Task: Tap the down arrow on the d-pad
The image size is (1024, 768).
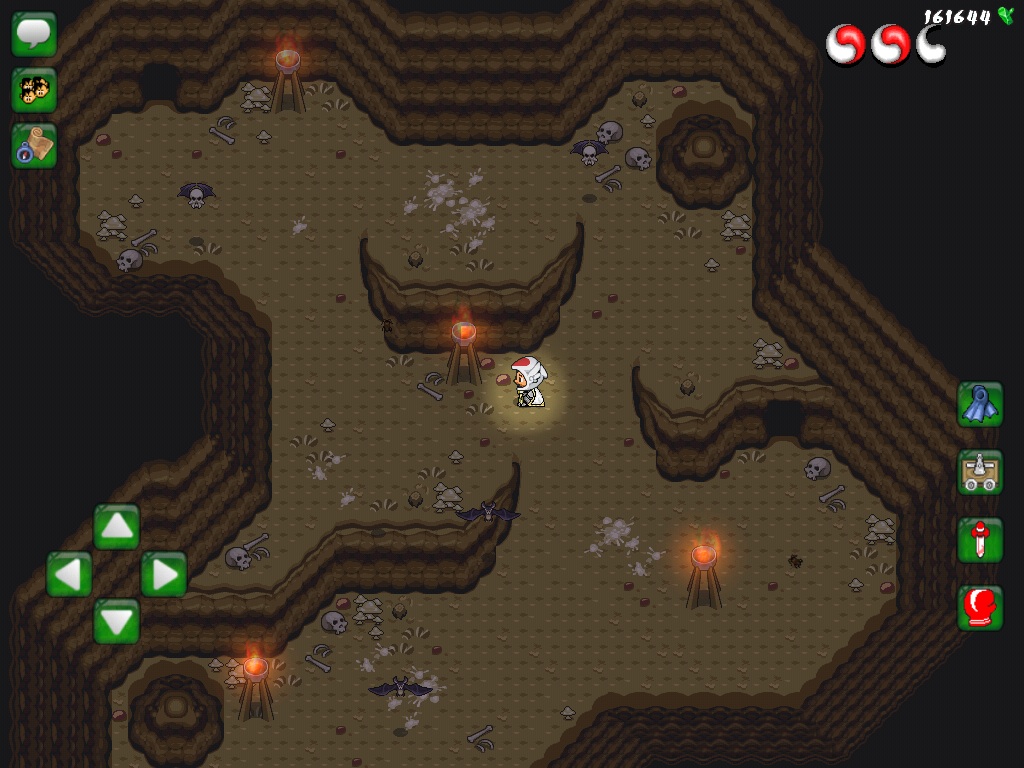Action: [116, 621]
